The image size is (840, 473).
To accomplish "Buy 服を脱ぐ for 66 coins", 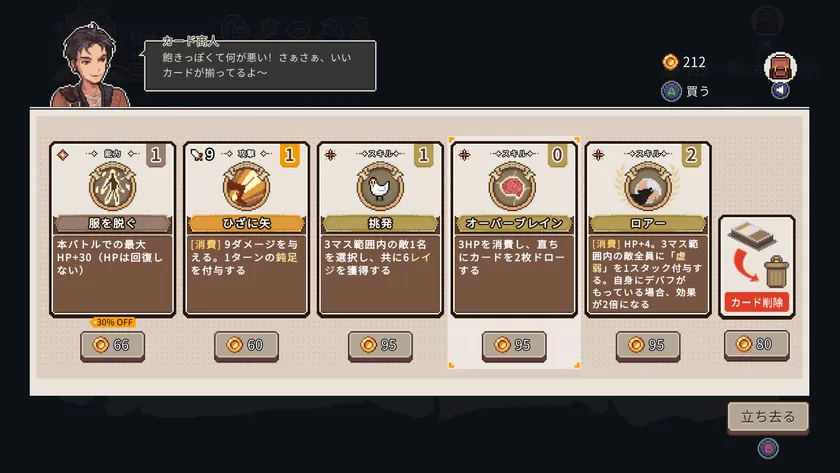I will 112,345.
